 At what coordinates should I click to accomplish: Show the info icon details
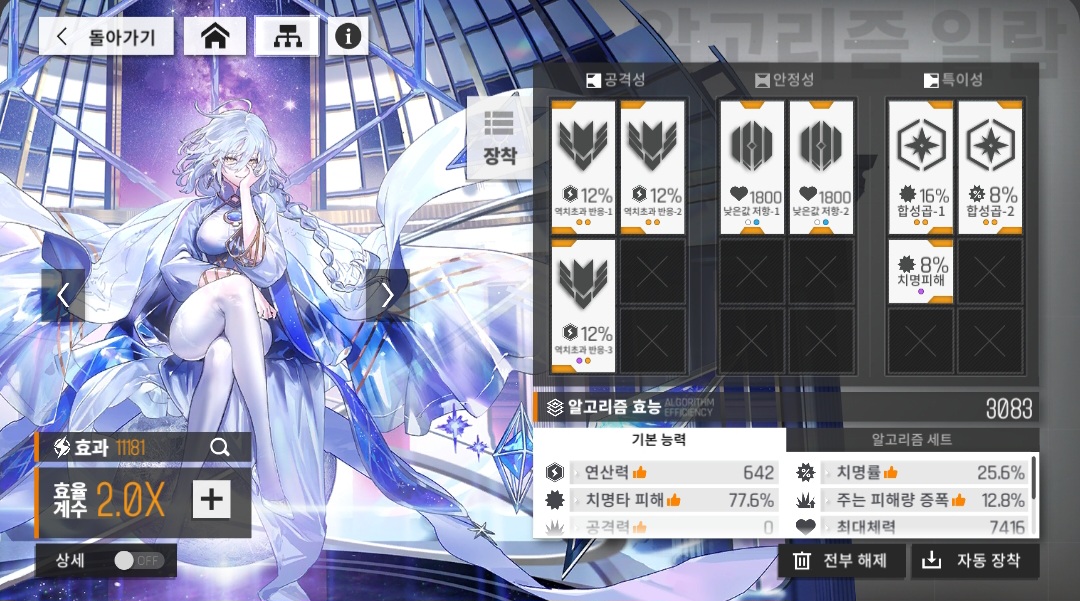(x=347, y=37)
